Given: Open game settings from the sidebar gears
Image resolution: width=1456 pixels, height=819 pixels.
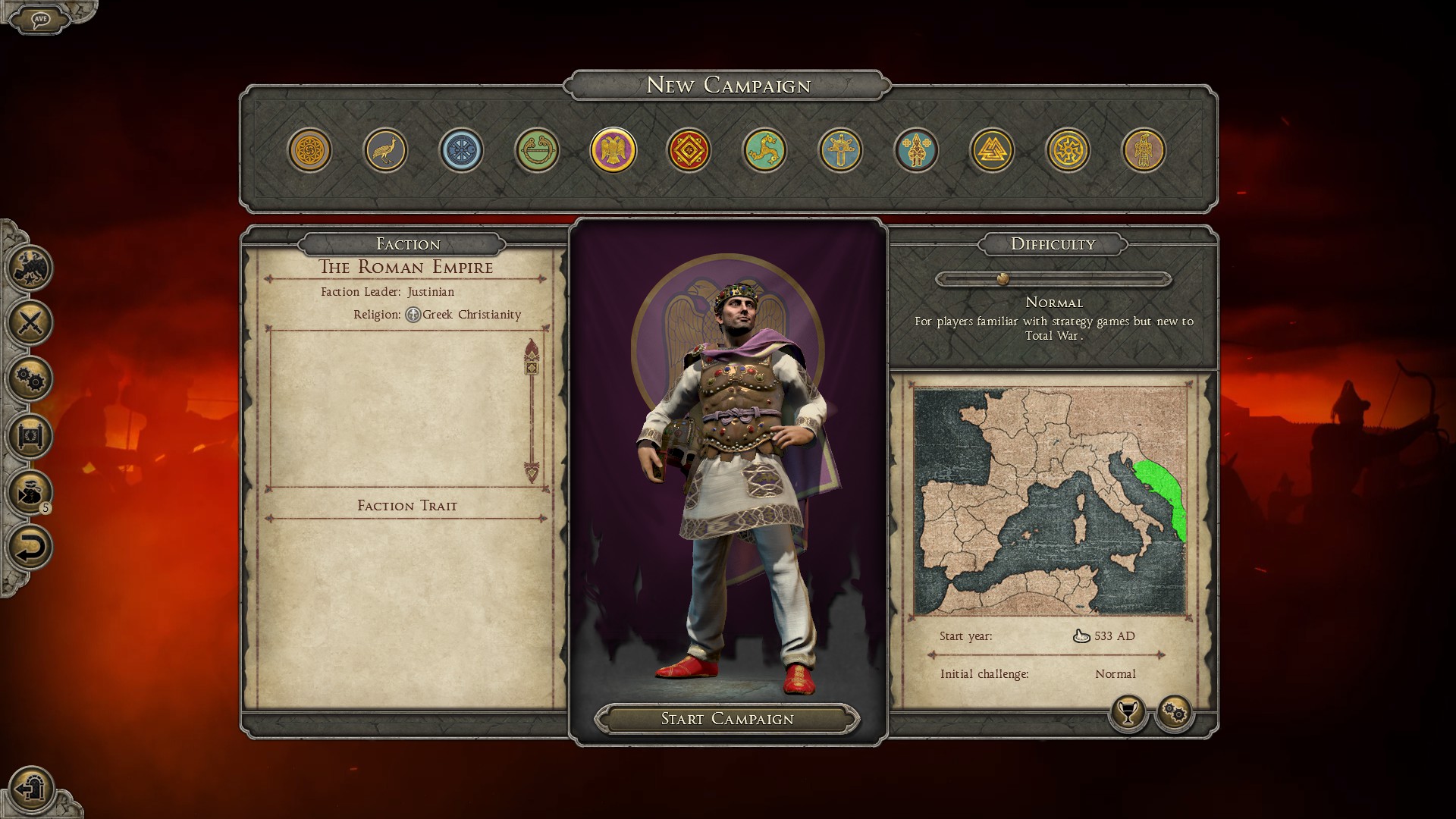Looking at the screenshot, I should (x=30, y=379).
